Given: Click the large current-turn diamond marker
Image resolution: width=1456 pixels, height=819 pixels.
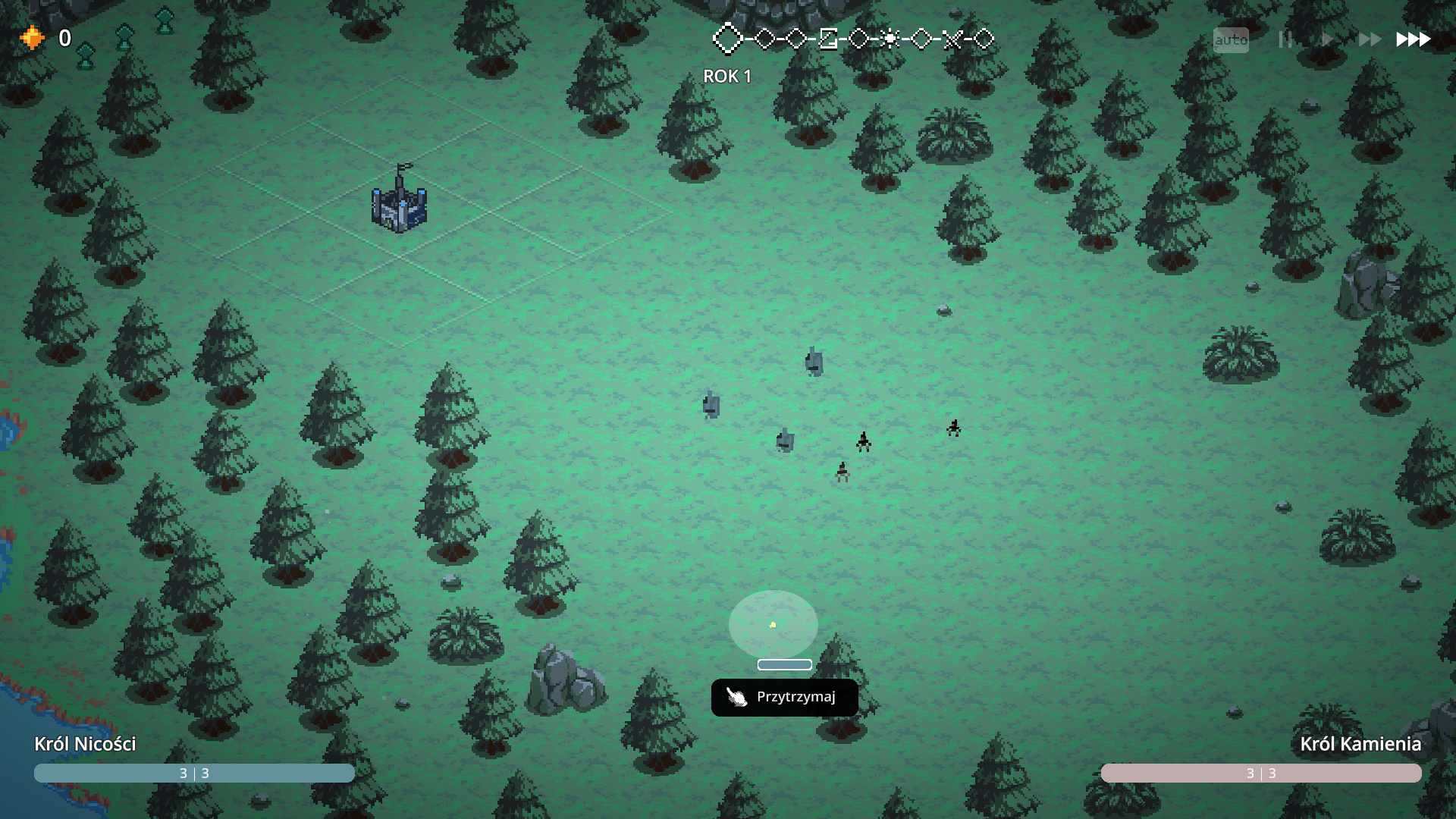Looking at the screenshot, I should [x=728, y=39].
